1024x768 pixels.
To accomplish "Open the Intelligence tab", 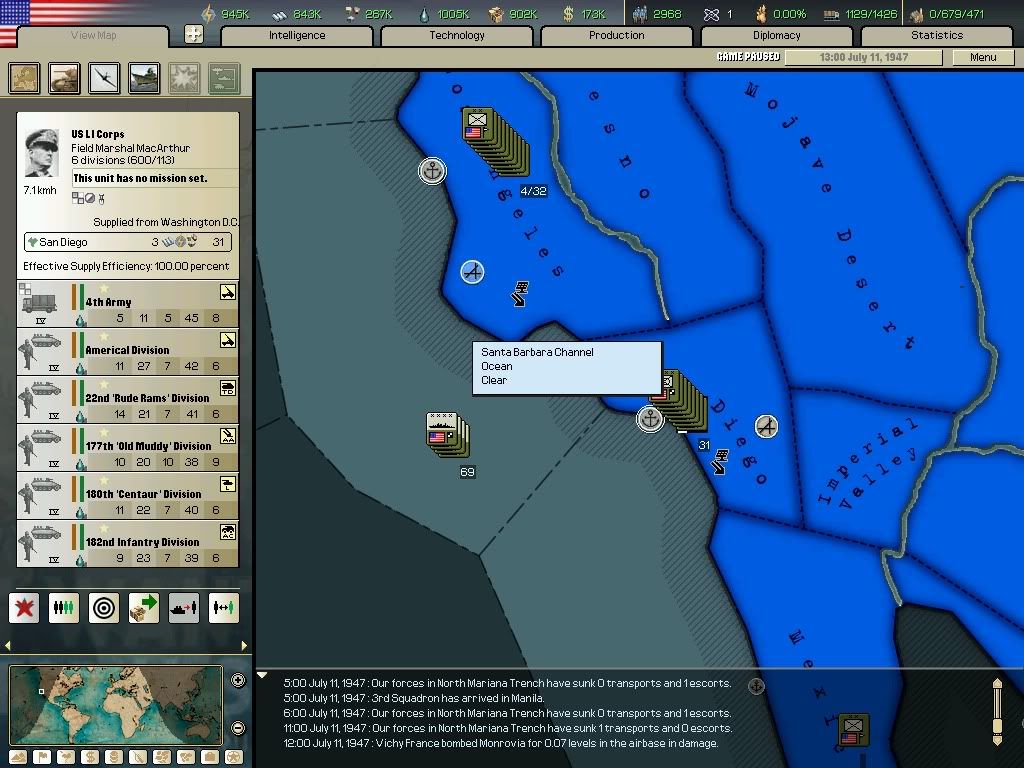I will pyautogui.click(x=297, y=36).
